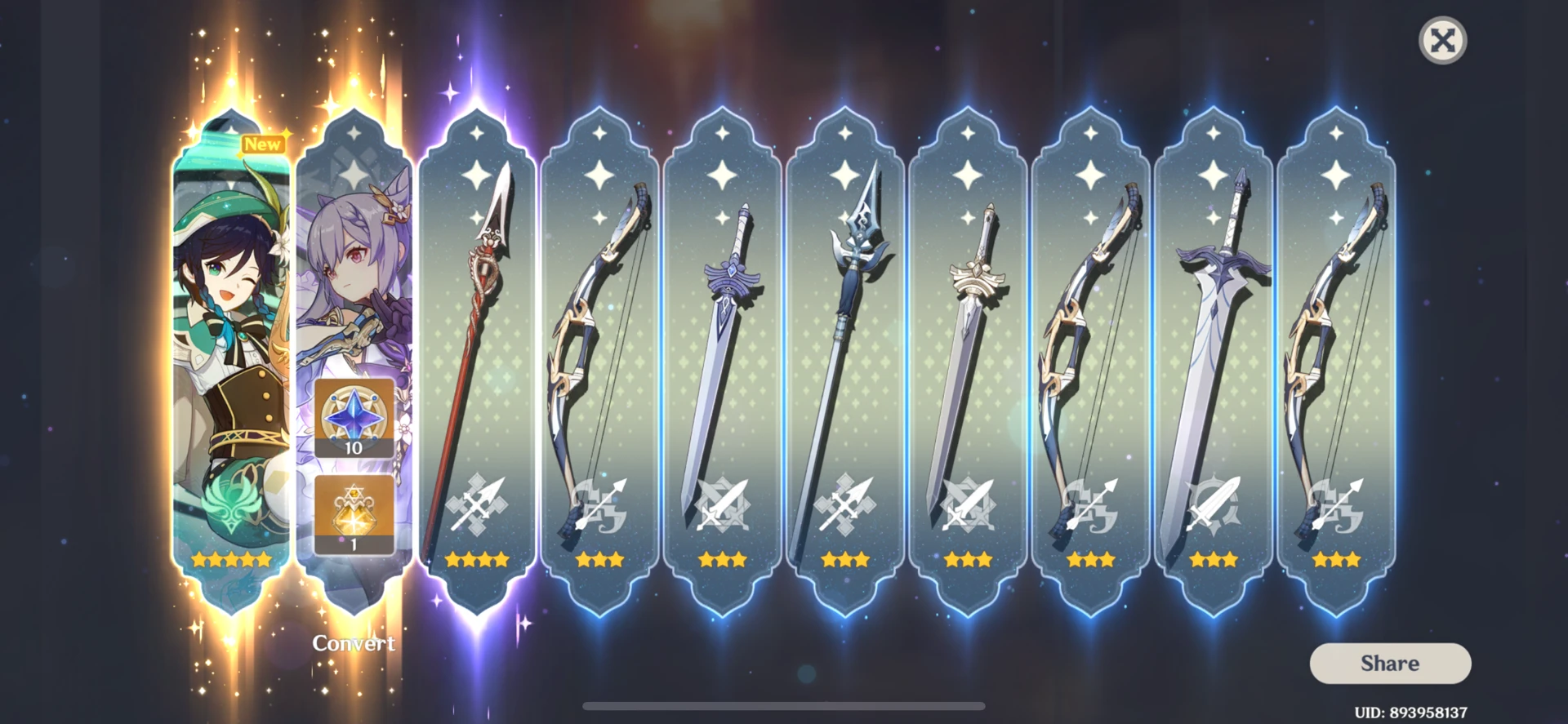Click the four-star rating under the polearm
The height and width of the screenshot is (724, 1568).
click(477, 559)
